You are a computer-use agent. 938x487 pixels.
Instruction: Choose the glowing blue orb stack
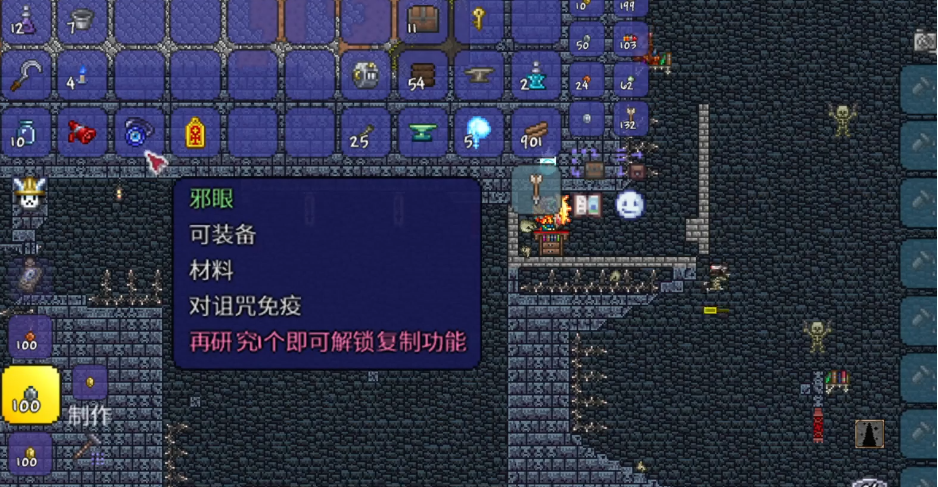coord(480,132)
